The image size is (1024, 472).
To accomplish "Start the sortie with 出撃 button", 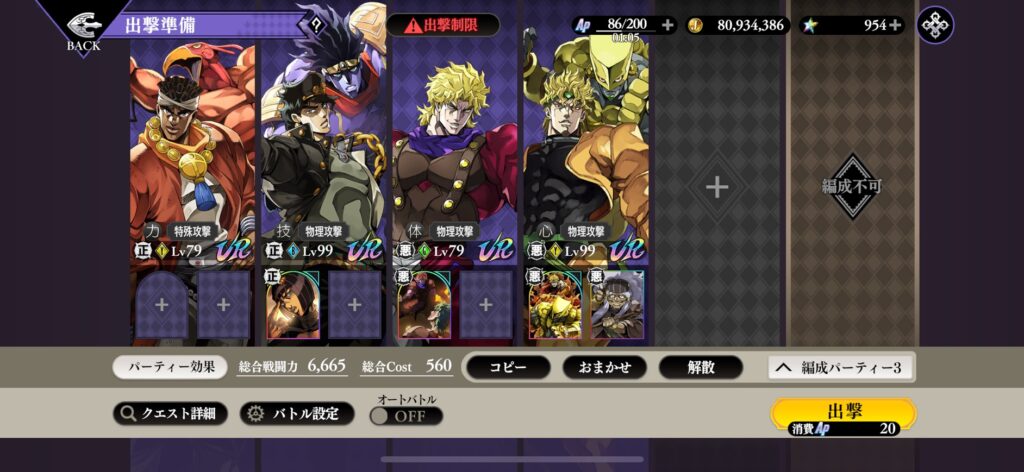I will click(x=843, y=415).
